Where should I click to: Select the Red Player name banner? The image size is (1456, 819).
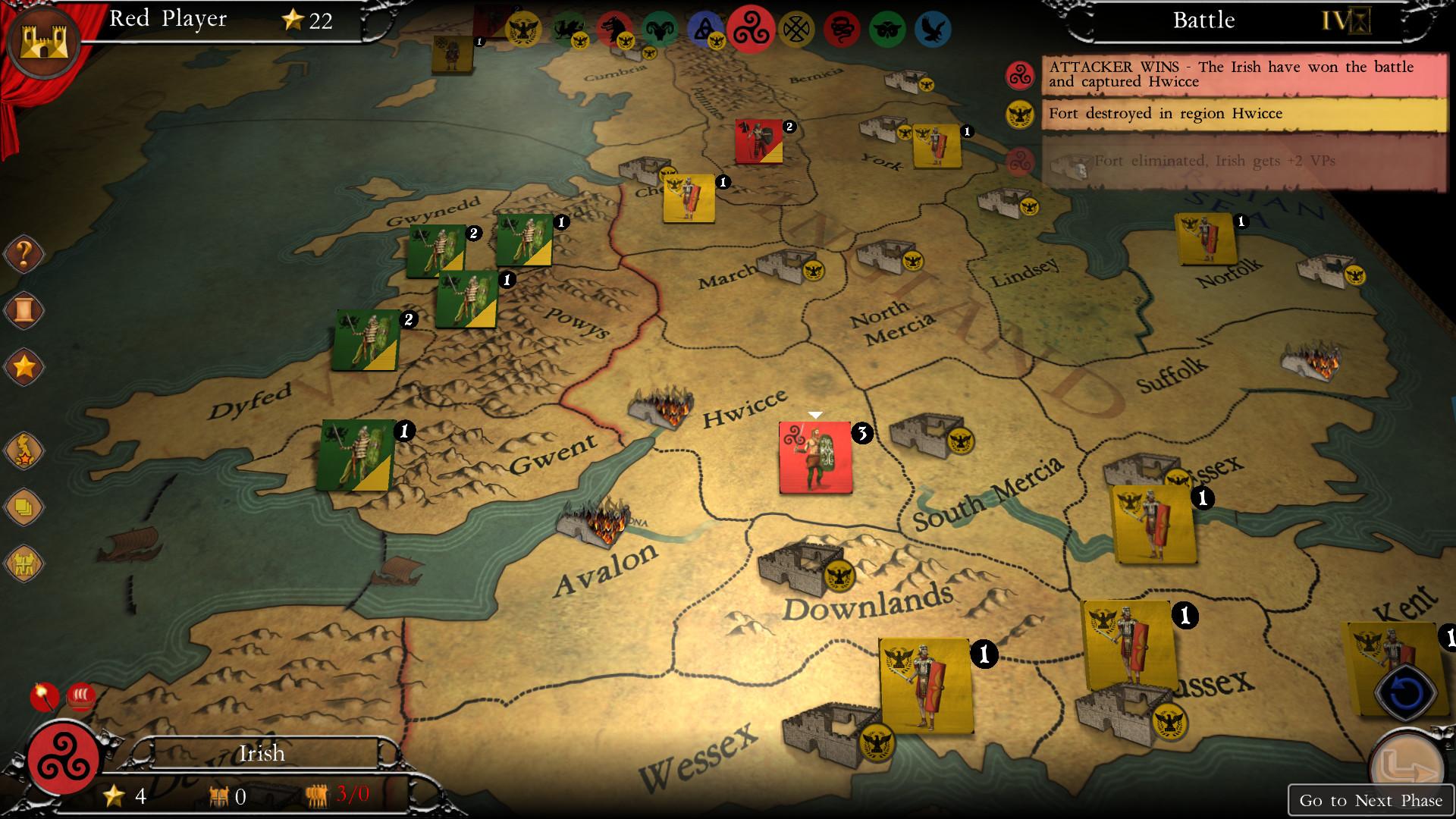pyautogui.click(x=167, y=20)
